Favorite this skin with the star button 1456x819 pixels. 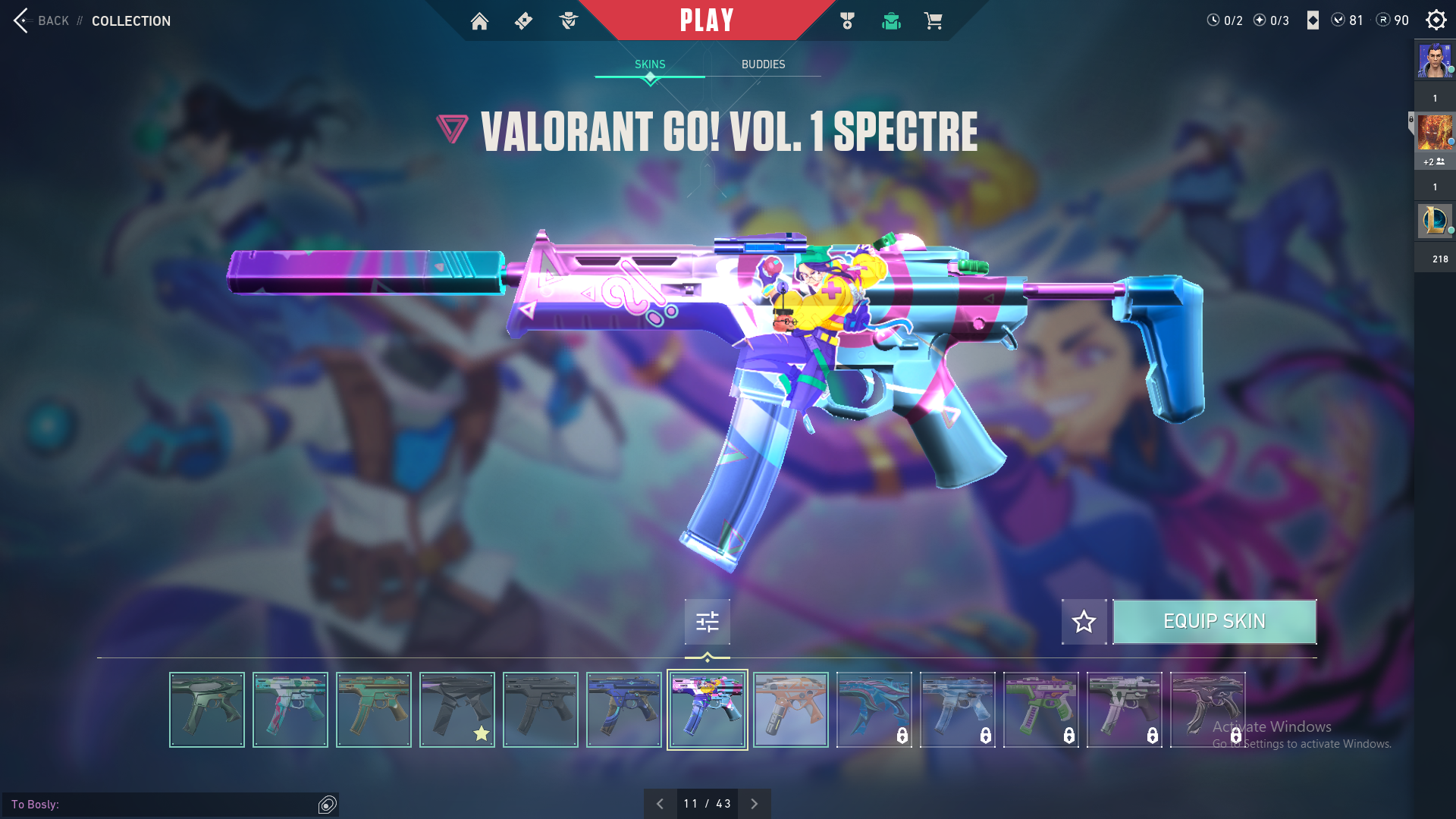[x=1084, y=622]
